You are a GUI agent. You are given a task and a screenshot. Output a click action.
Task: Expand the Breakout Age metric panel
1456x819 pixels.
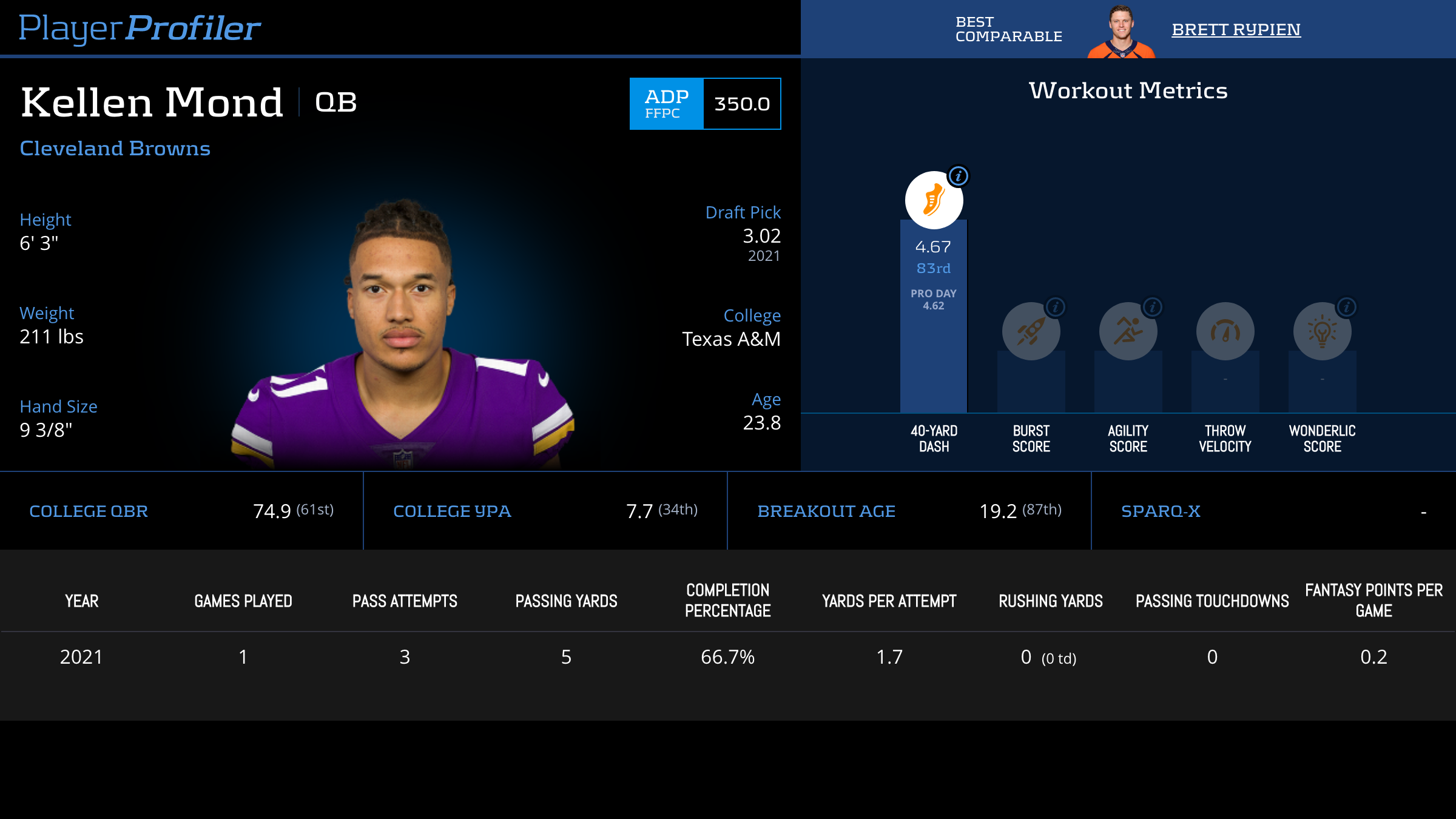(x=826, y=511)
